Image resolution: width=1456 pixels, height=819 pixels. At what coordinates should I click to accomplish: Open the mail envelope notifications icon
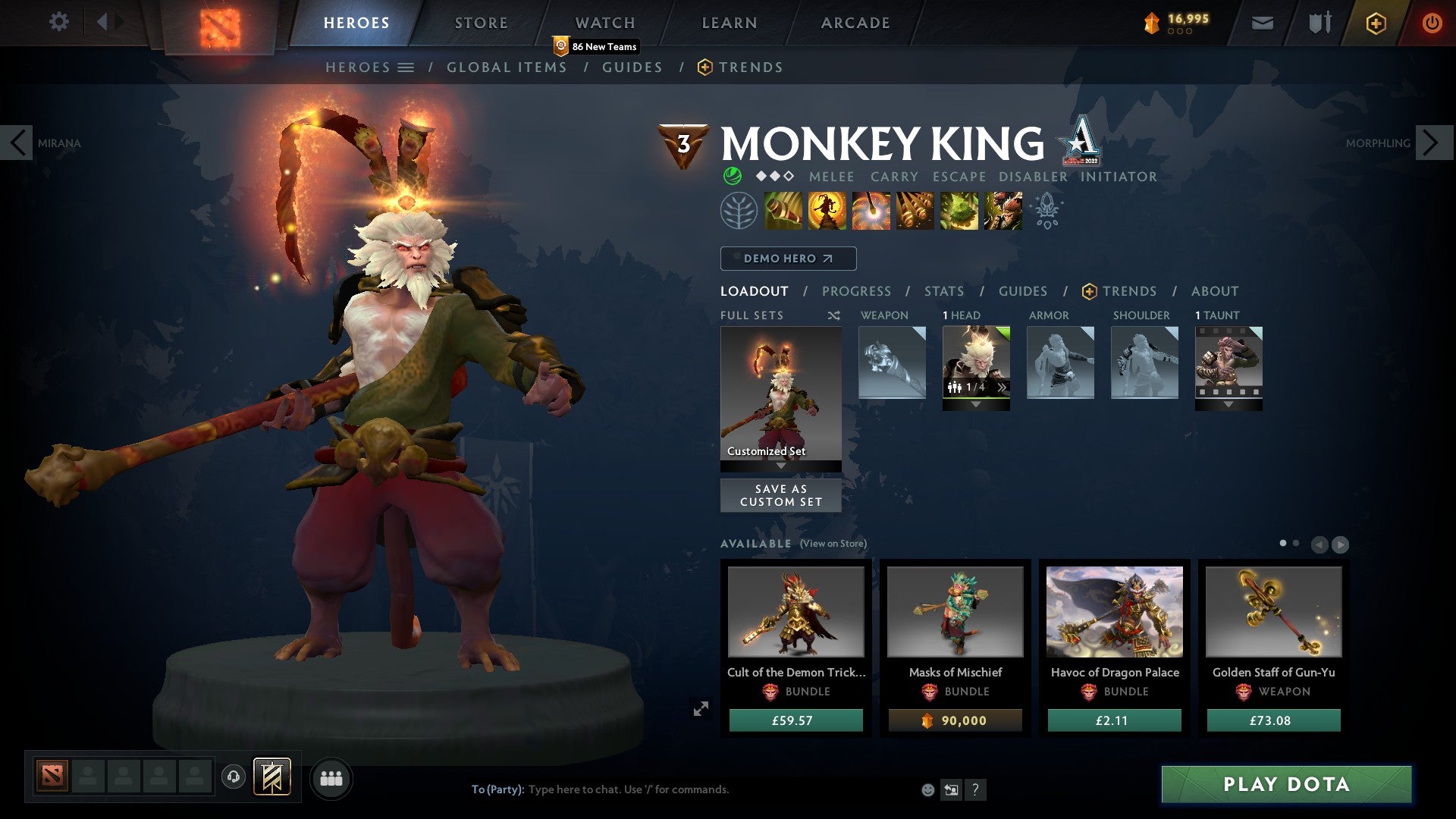click(1263, 22)
